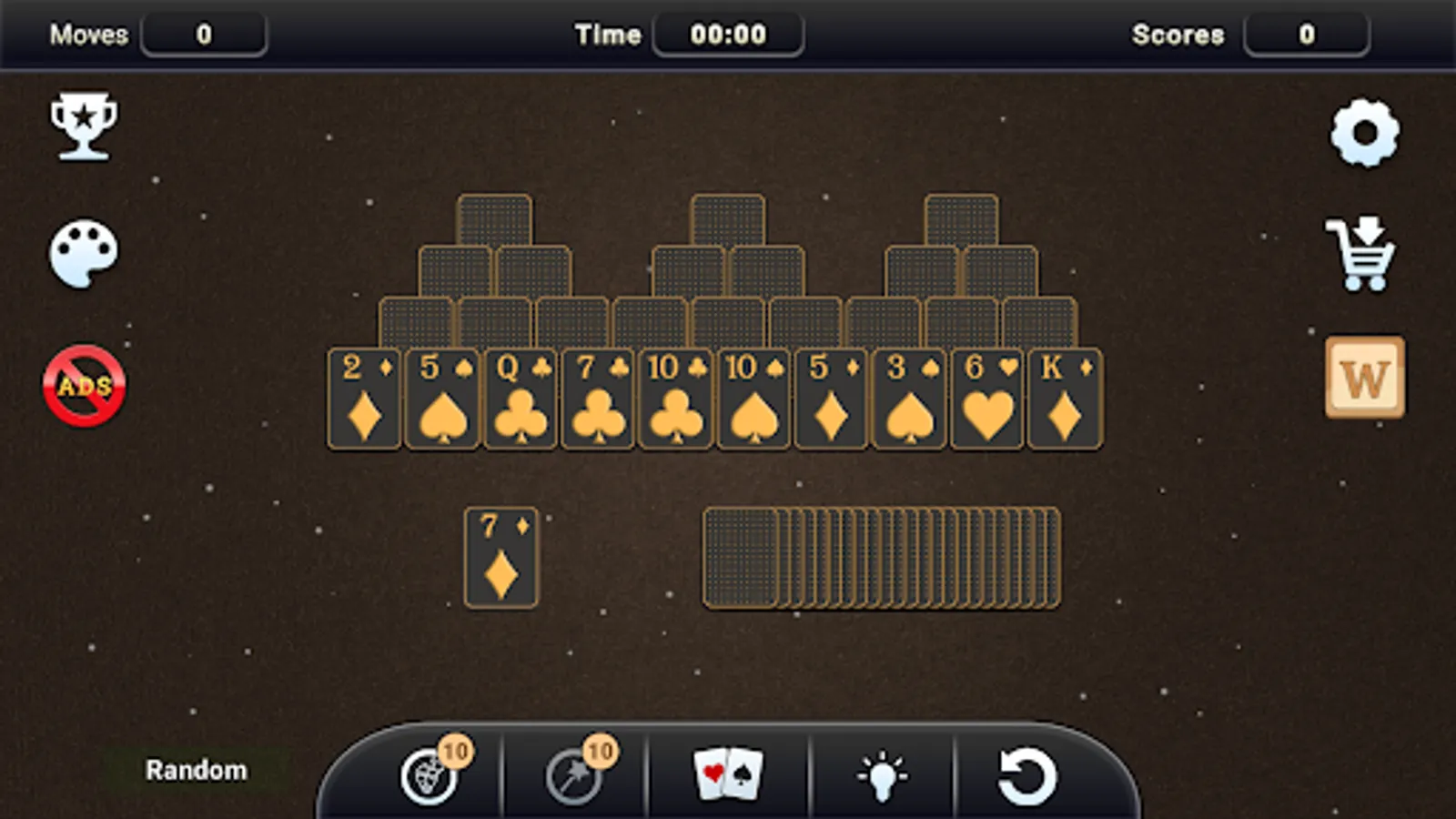This screenshot has width=1456, height=819.
Task: Select the 7 of Diamonds waste card
Action: coord(501,558)
